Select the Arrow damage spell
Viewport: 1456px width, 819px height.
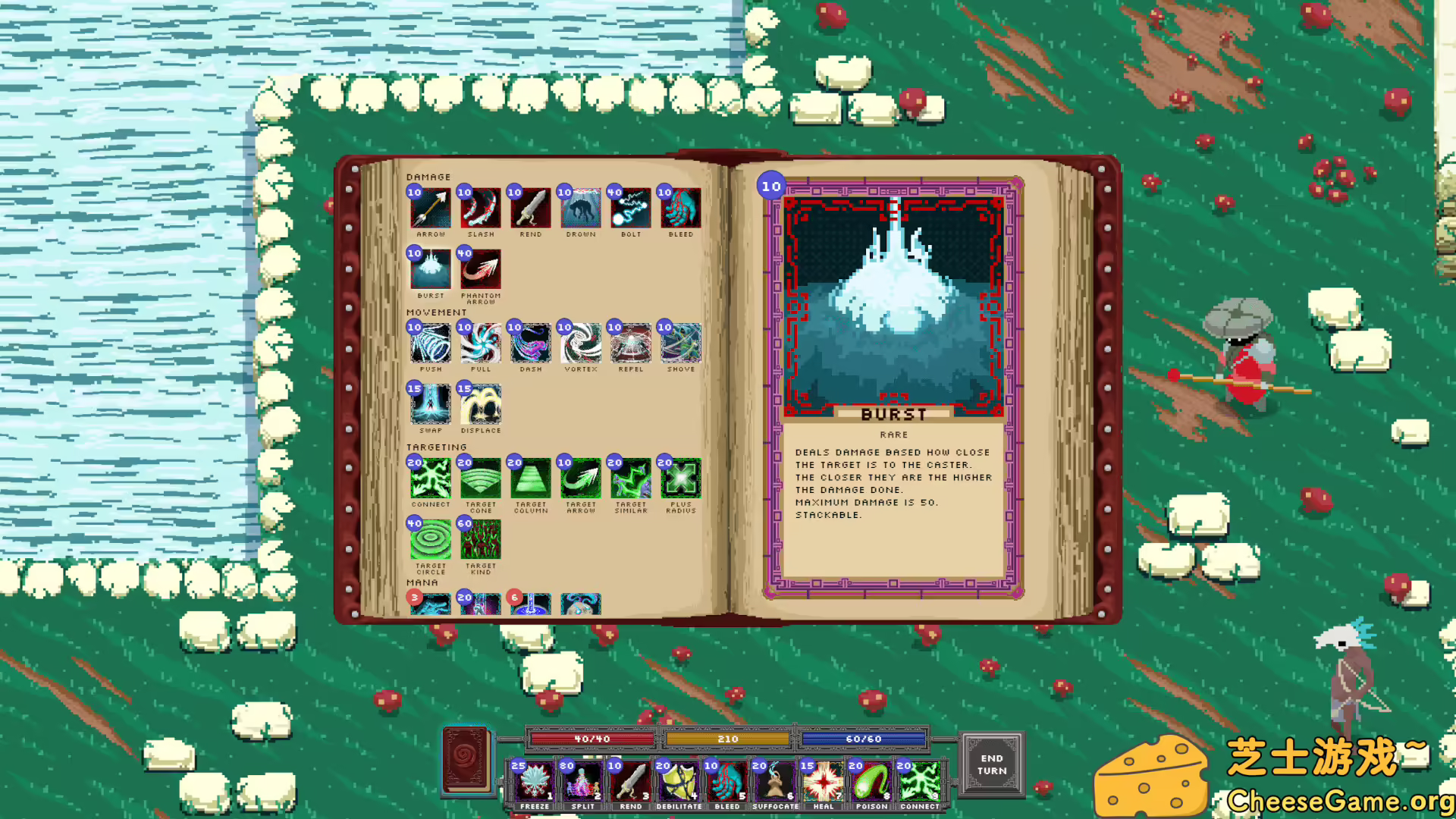430,209
